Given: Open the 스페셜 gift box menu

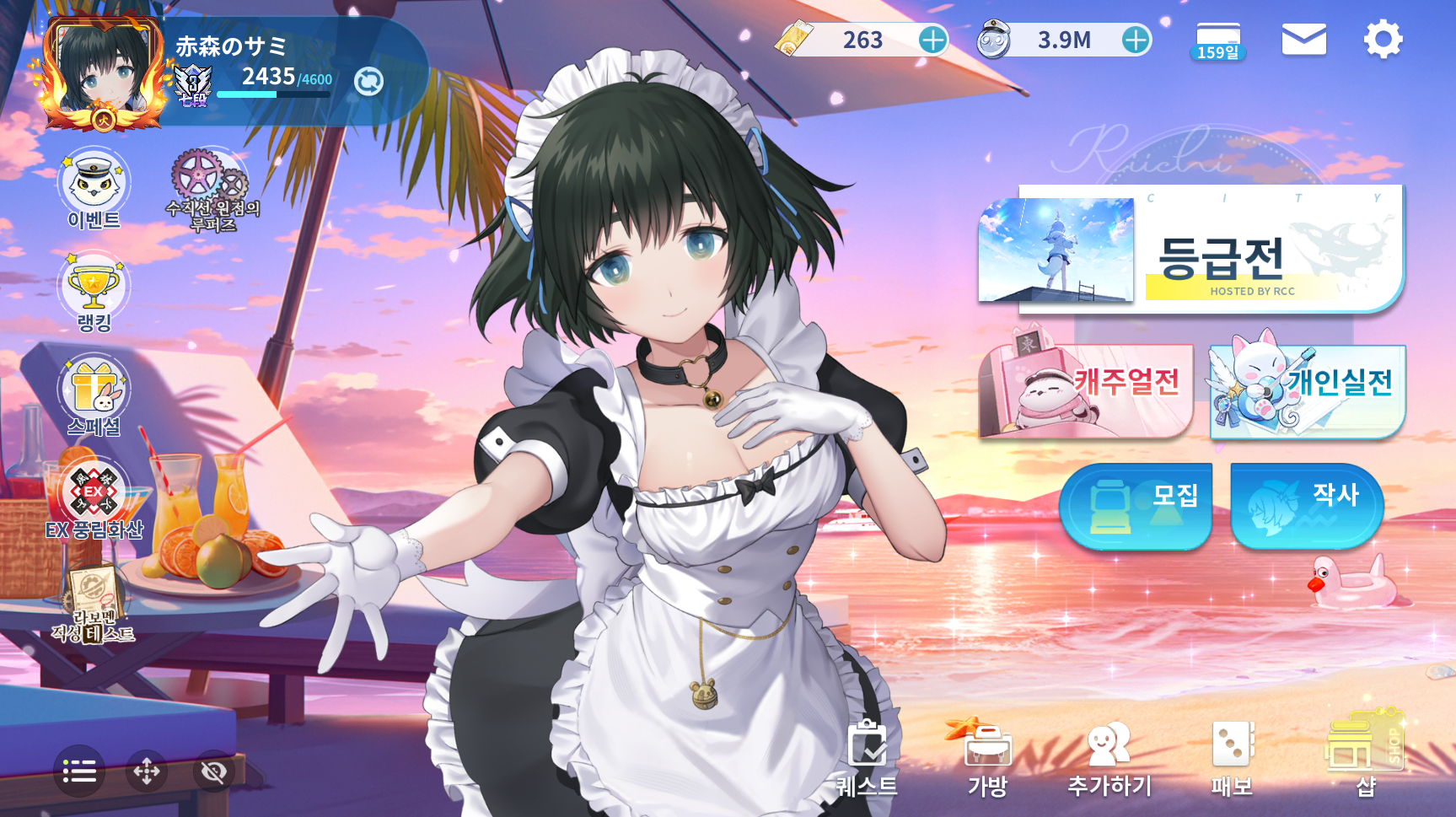Looking at the screenshot, I should (x=94, y=395).
